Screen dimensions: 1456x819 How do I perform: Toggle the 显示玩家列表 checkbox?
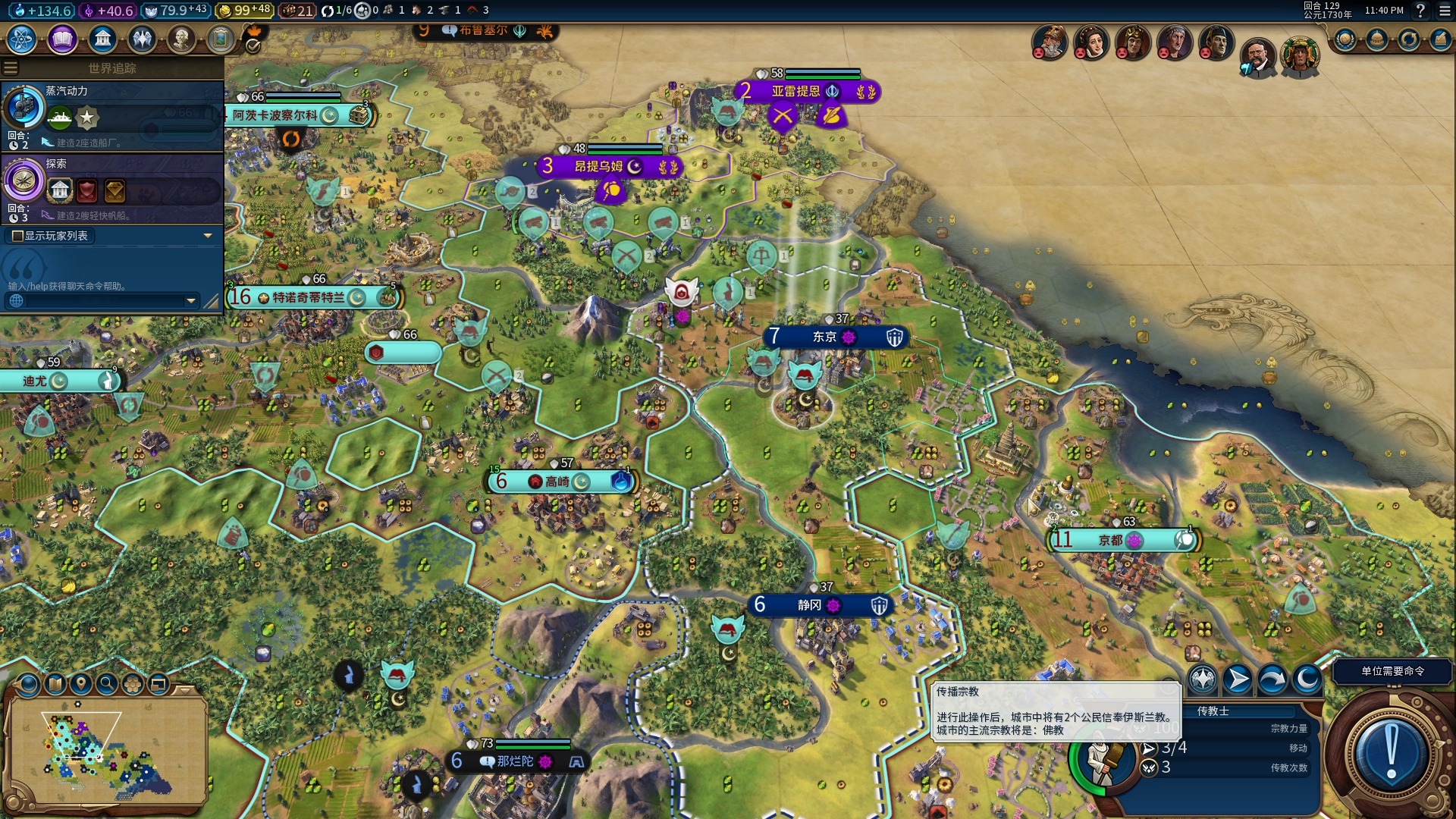[x=18, y=236]
